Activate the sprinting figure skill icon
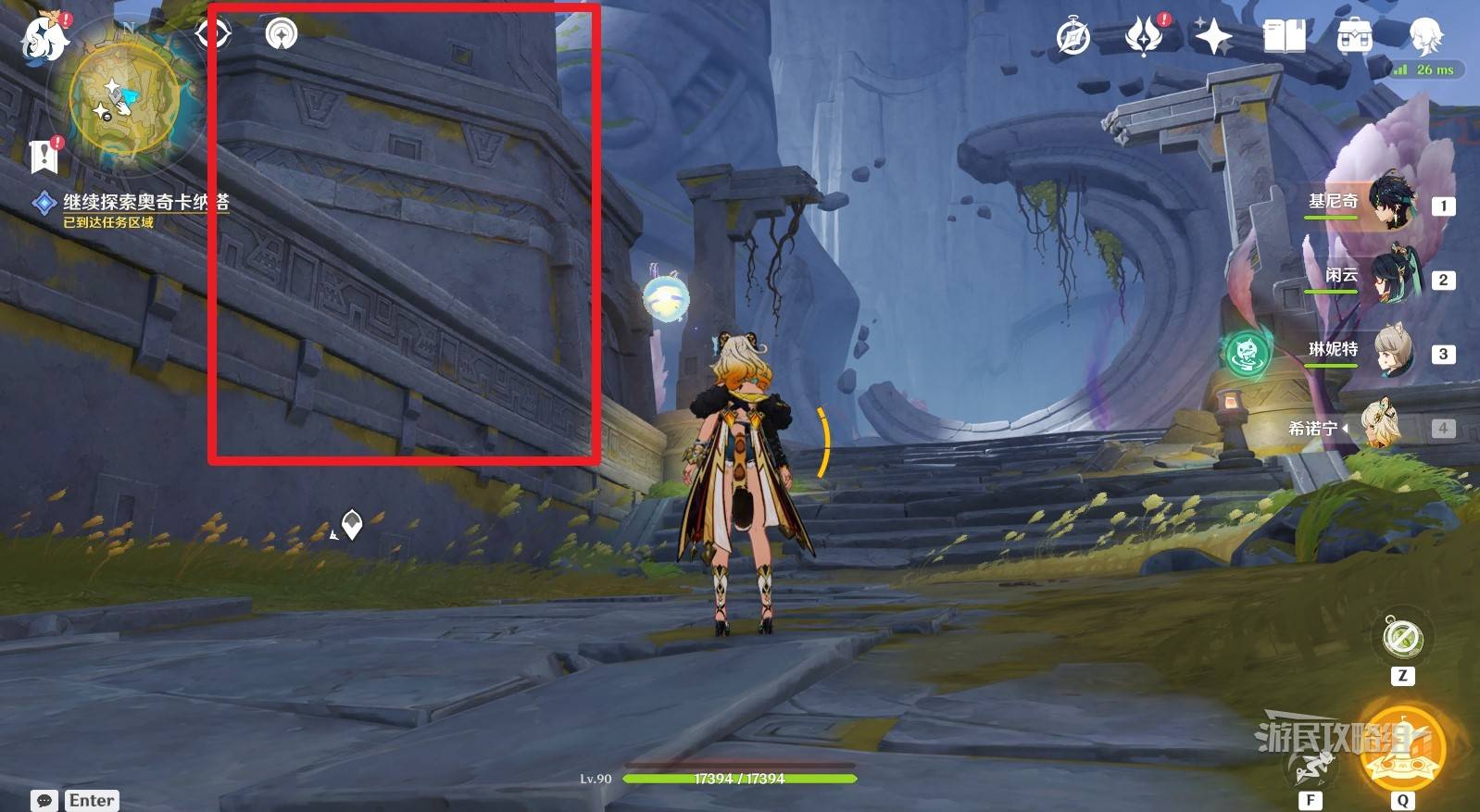1480x812 pixels. click(1311, 765)
